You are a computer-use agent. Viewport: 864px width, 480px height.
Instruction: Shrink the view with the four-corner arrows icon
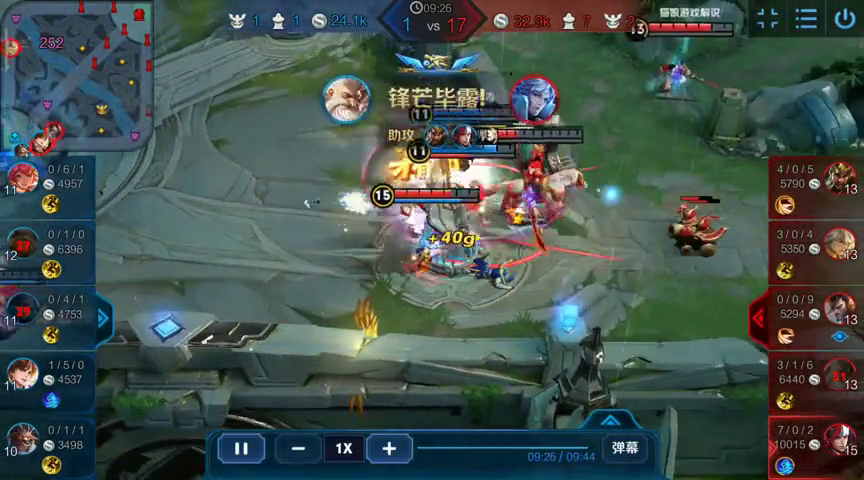click(767, 18)
